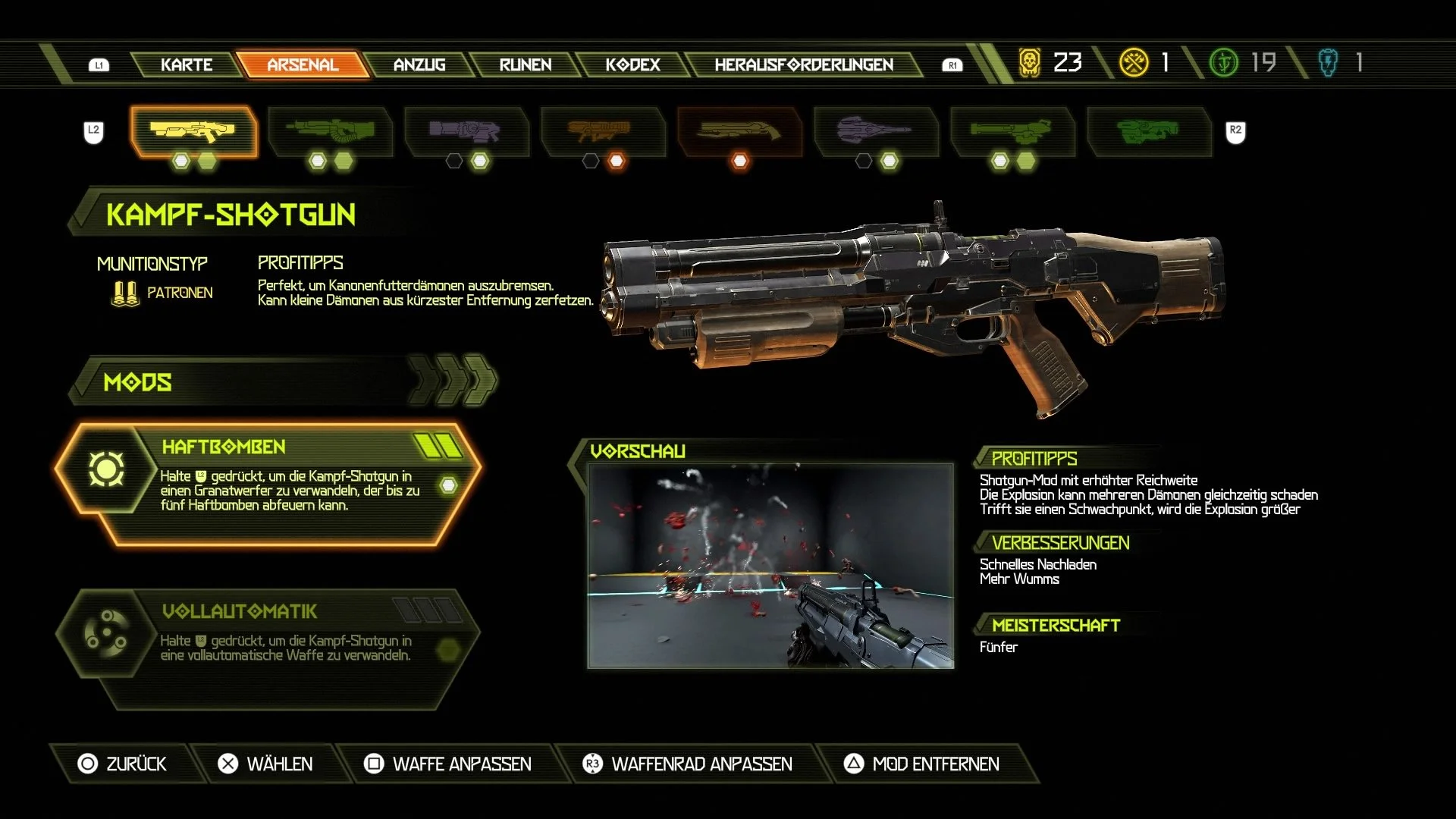Open the Anzug tab
The image size is (1456, 819).
click(419, 64)
